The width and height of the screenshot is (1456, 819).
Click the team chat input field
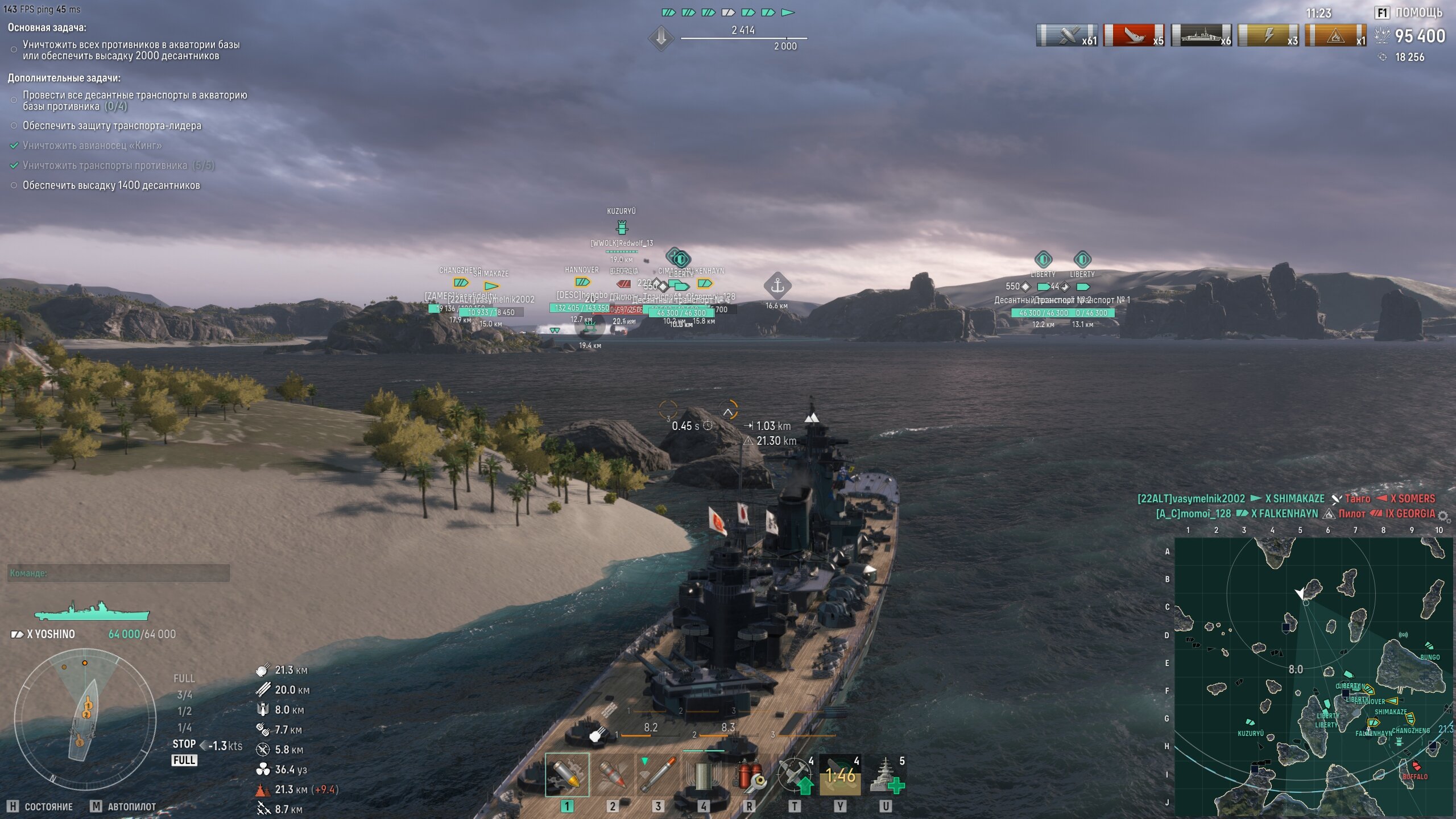point(118,573)
